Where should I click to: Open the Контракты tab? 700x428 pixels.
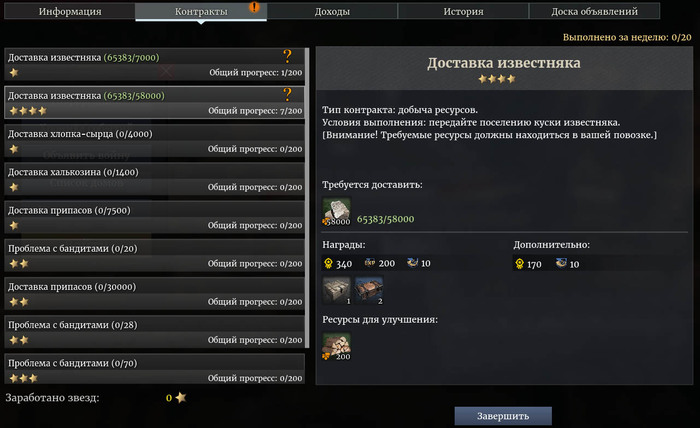coord(201,12)
